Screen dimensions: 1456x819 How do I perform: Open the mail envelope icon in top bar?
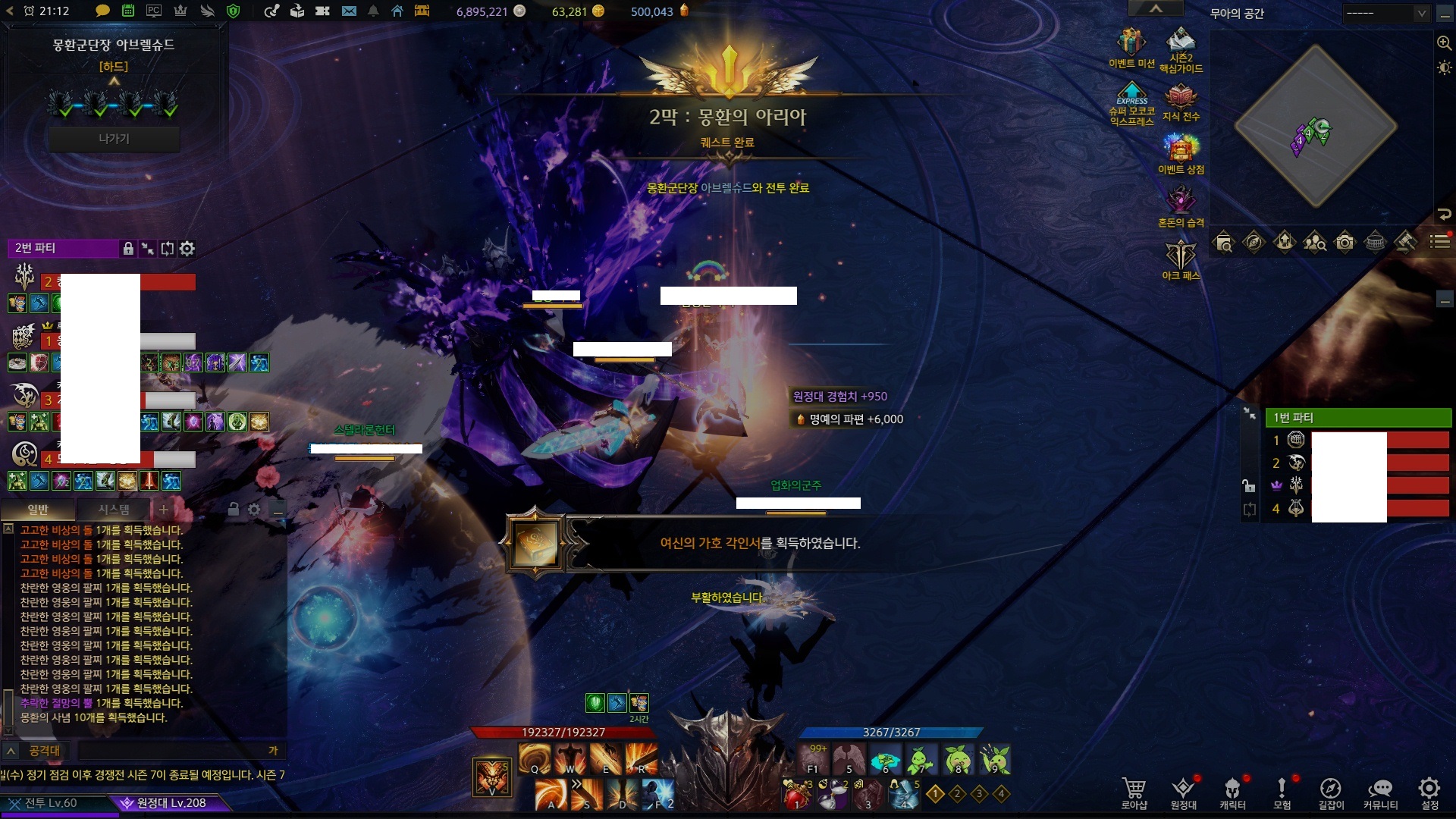[349, 11]
